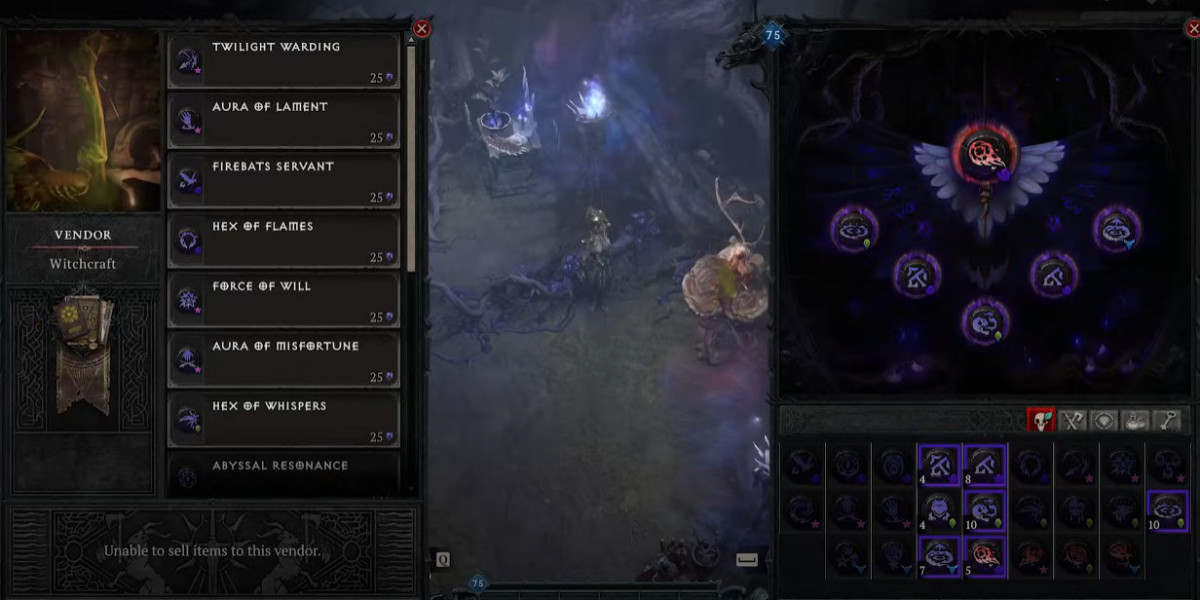Viewport: 1200px width, 600px height.
Task: Select Hex of Whispers in the vendor list
Action: (284, 421)
